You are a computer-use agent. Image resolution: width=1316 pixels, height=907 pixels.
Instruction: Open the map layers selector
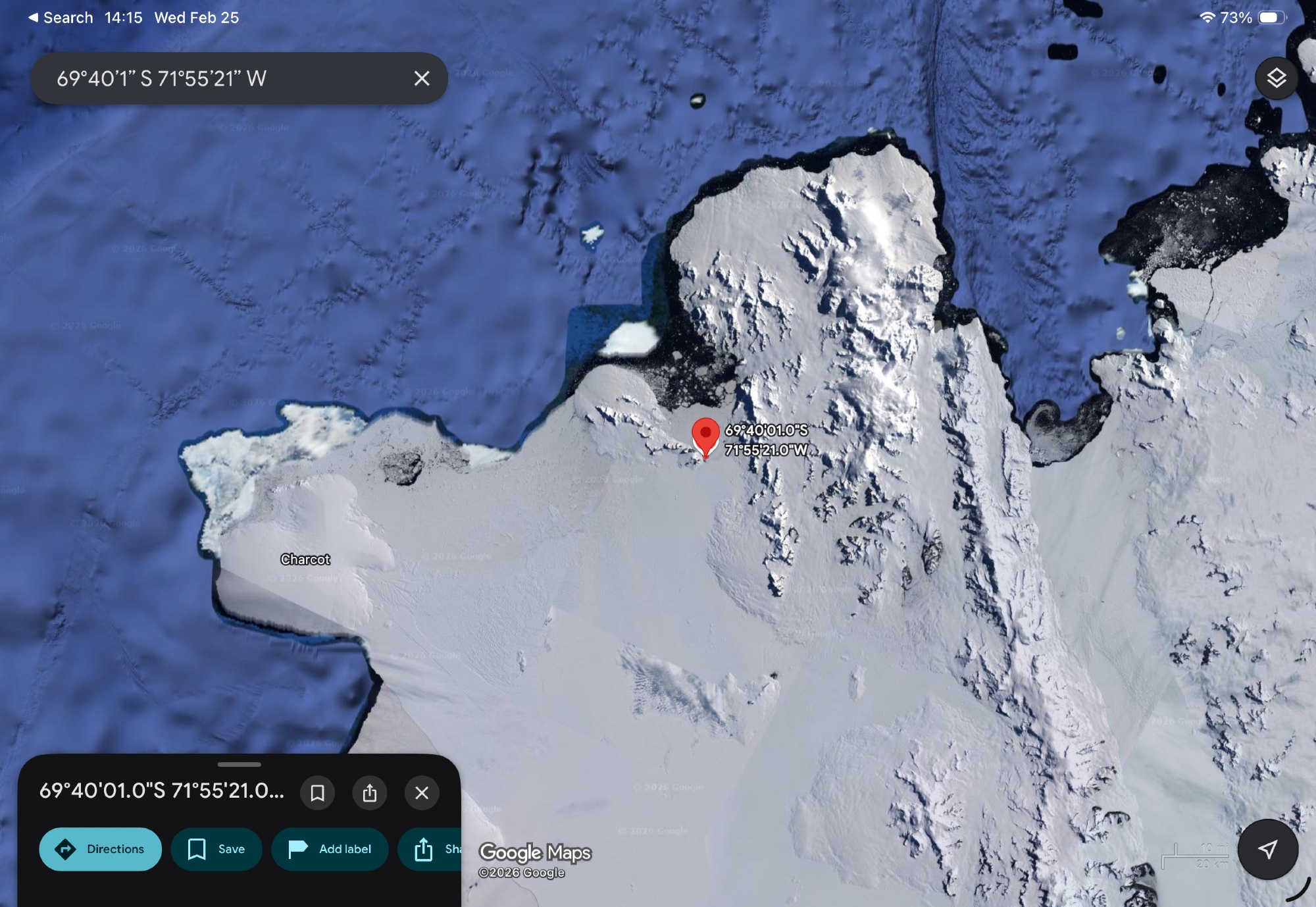tap(1276, 78)
